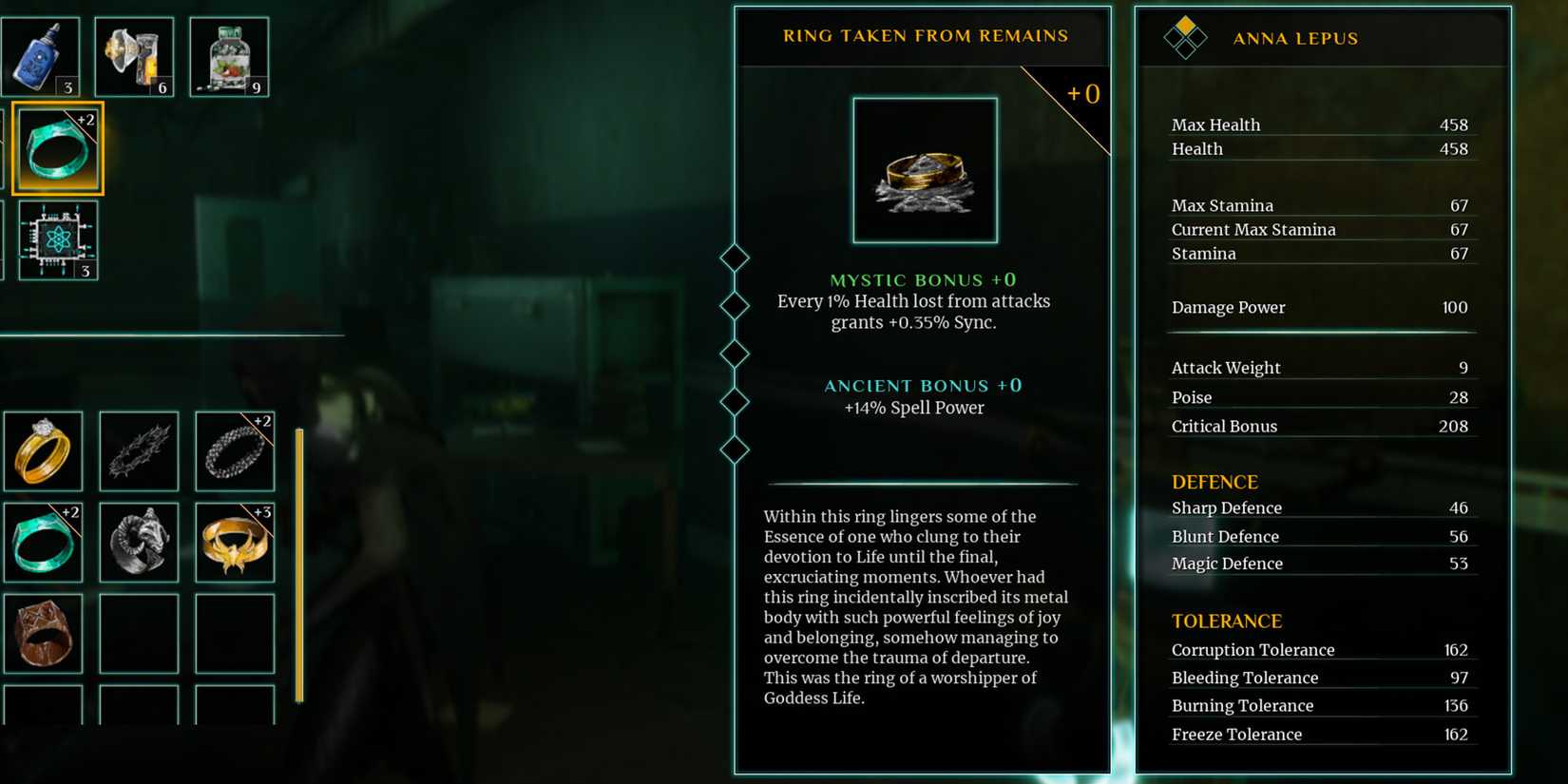1568x784 pixels.
Task: Click the +0 upgrade badge
Action: [1081, 94]
